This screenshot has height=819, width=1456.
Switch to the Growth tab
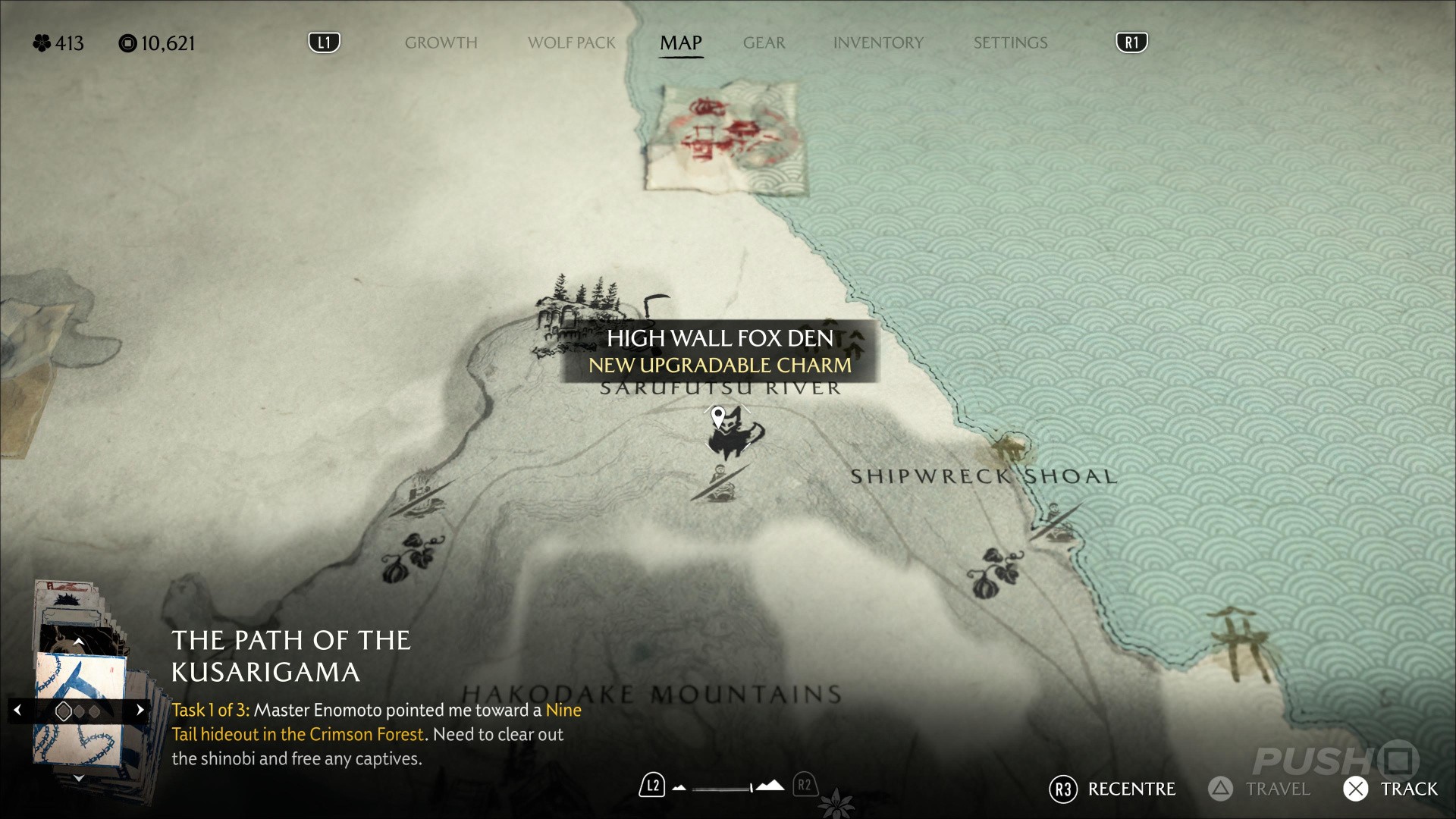tap(441, 43)
